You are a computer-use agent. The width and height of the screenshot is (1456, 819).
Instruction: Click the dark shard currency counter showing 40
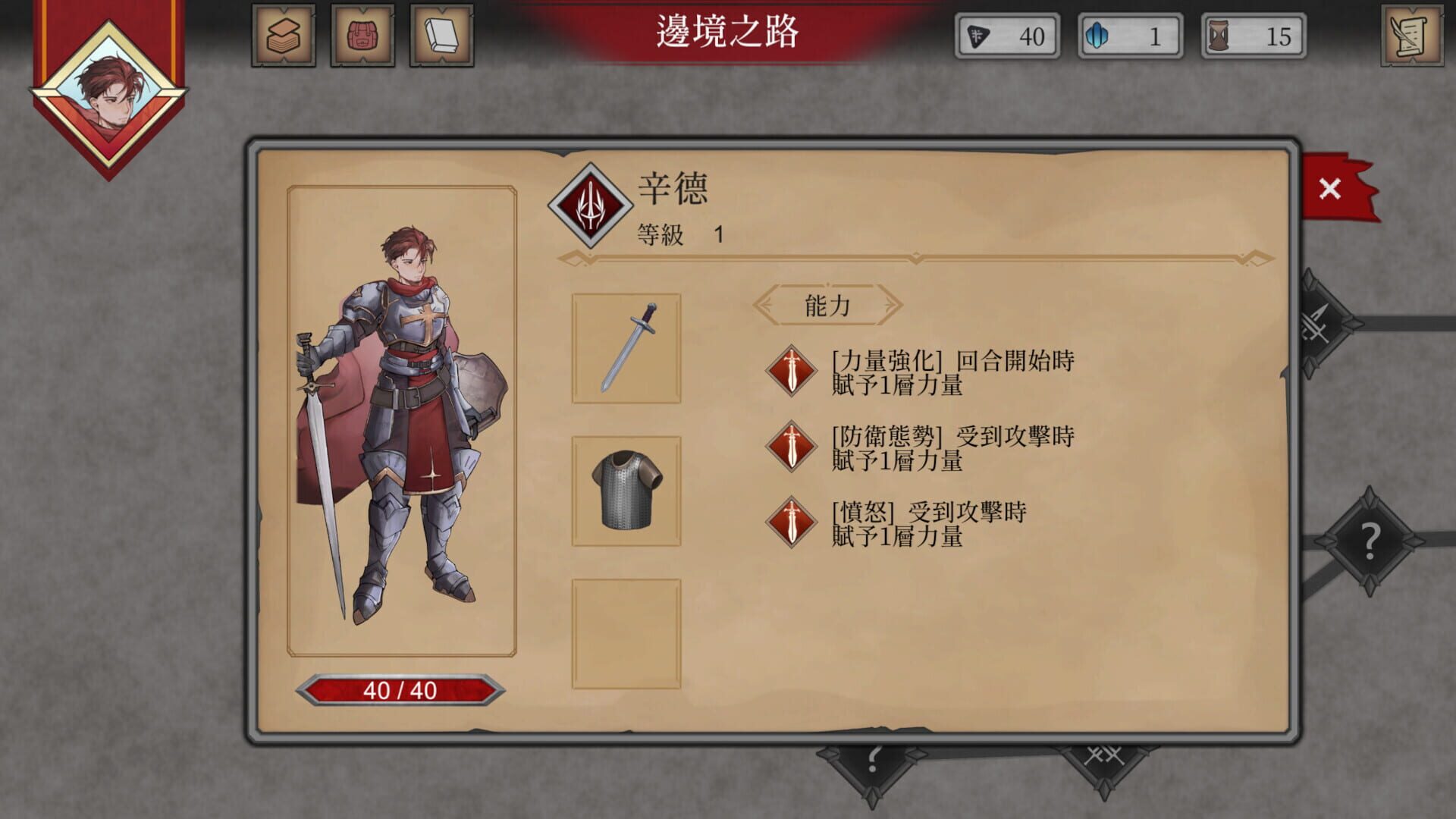point(1006,35)
